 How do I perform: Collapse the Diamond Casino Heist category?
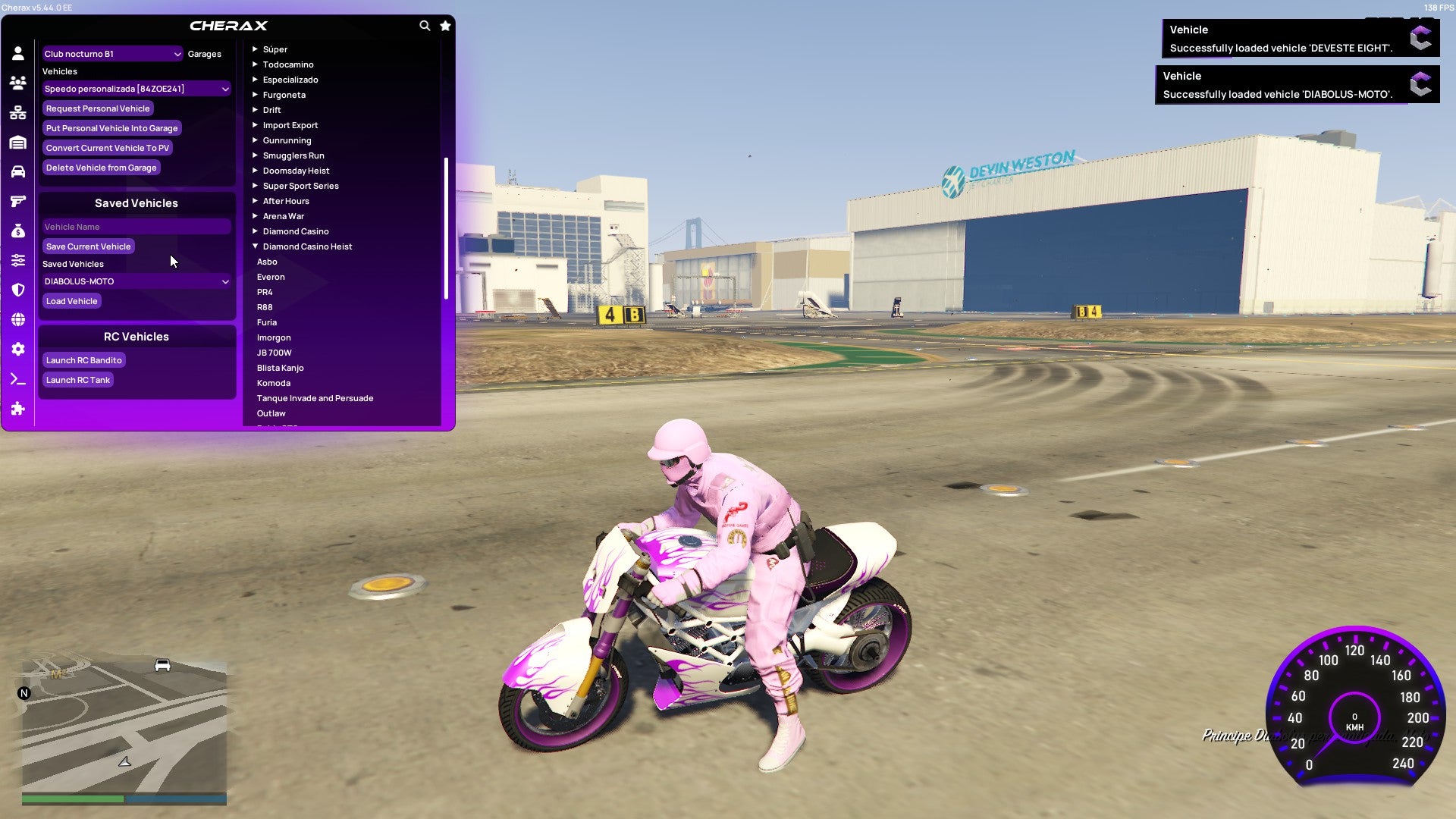[x=307, y=246]
